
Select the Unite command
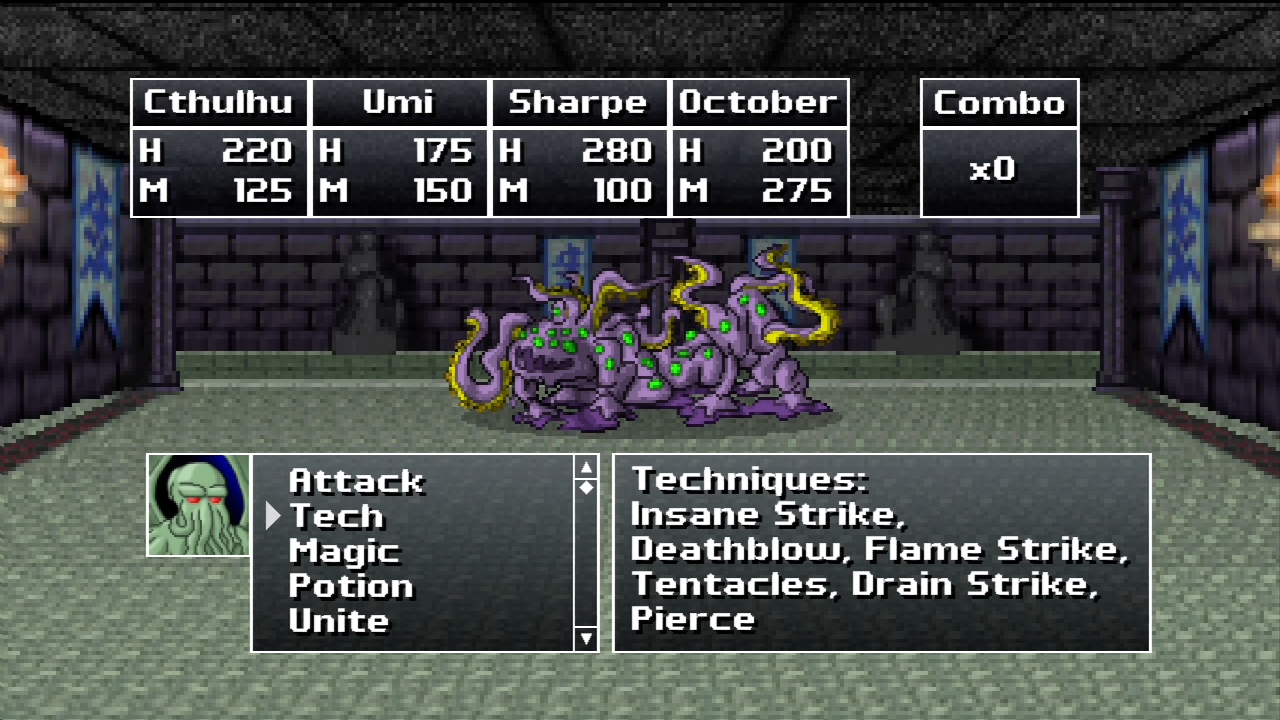338,621
